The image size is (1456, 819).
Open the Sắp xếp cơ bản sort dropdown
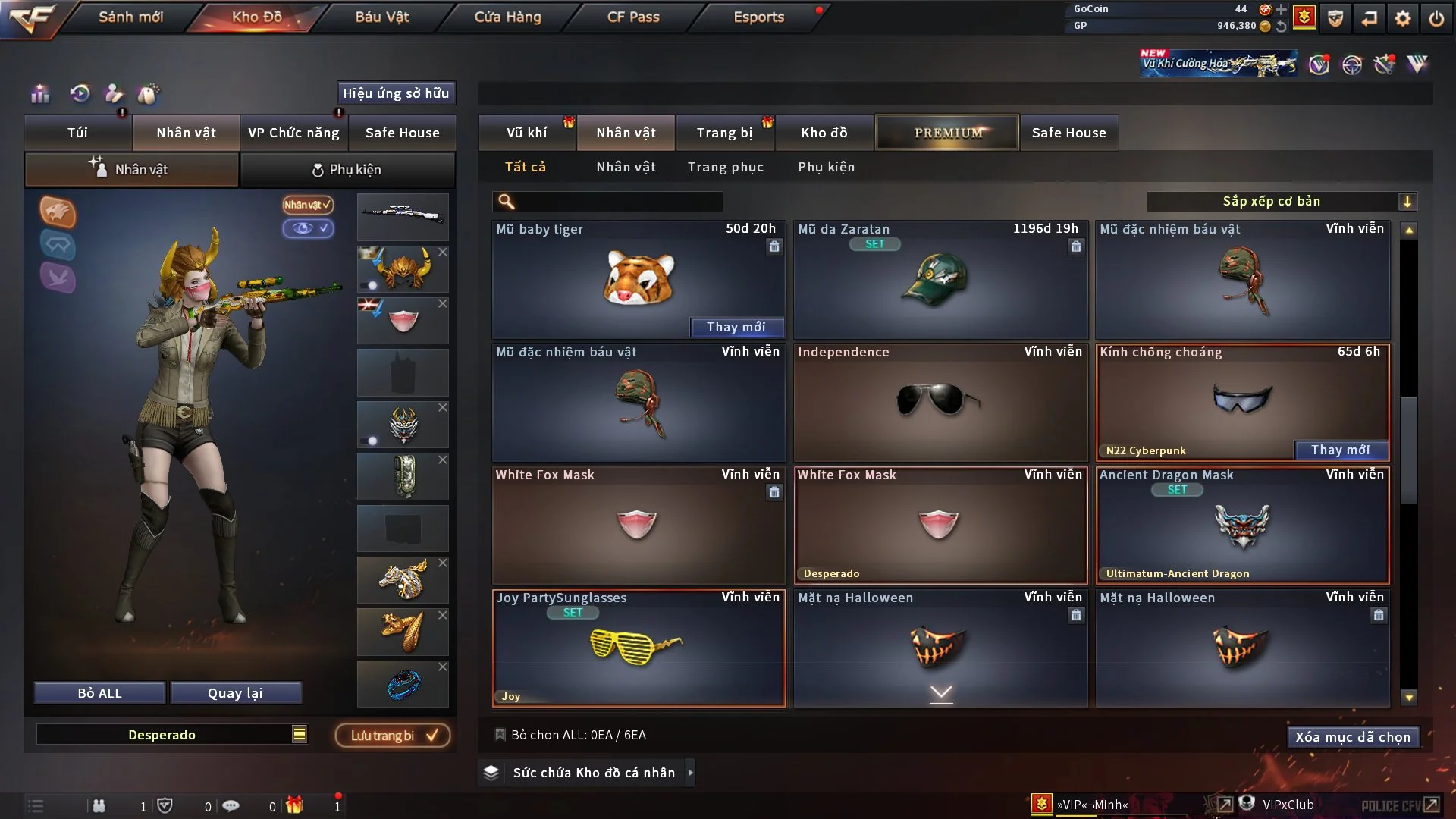point(1281,201)
